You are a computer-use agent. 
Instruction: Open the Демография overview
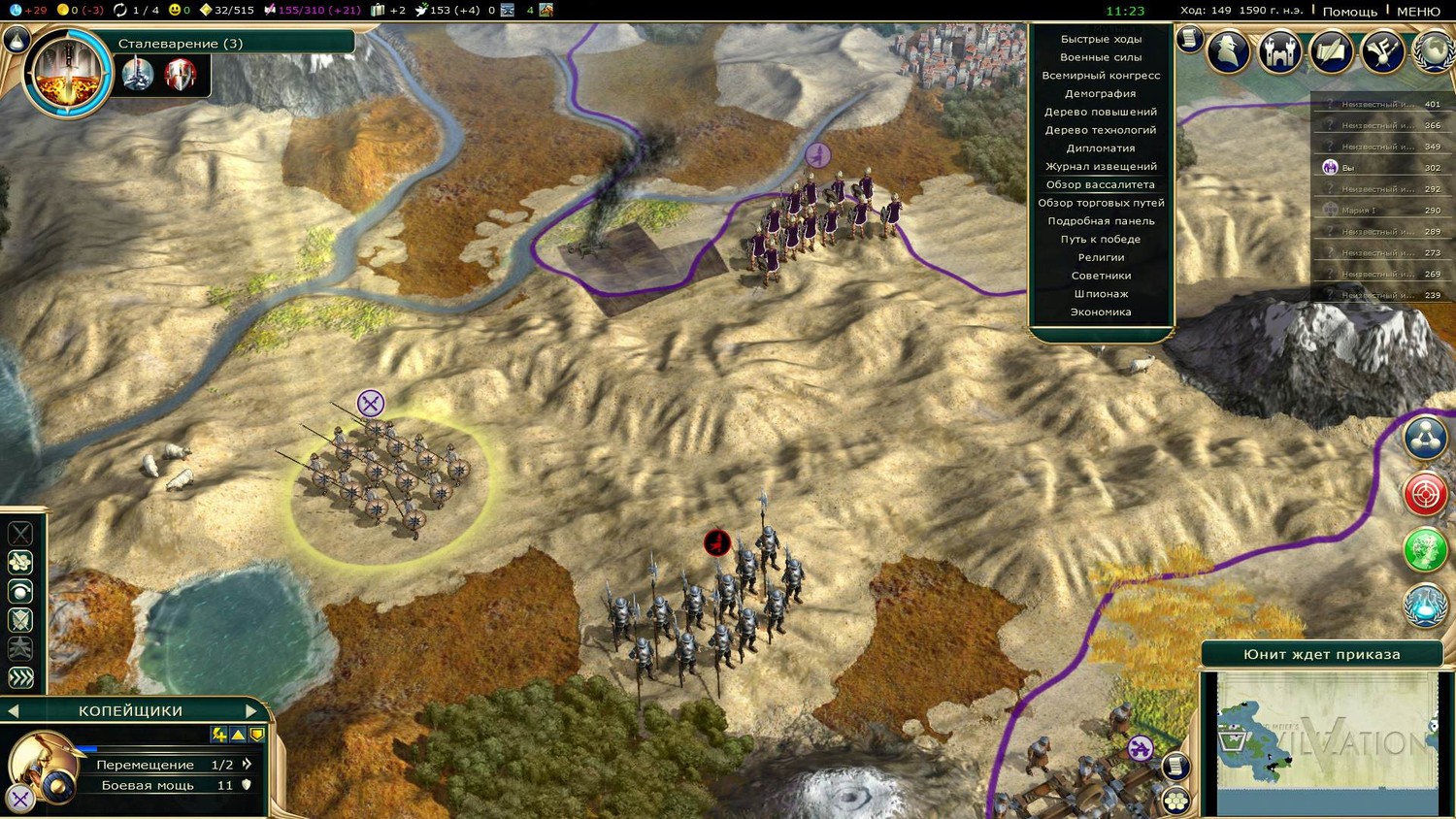pos(1100,94)
